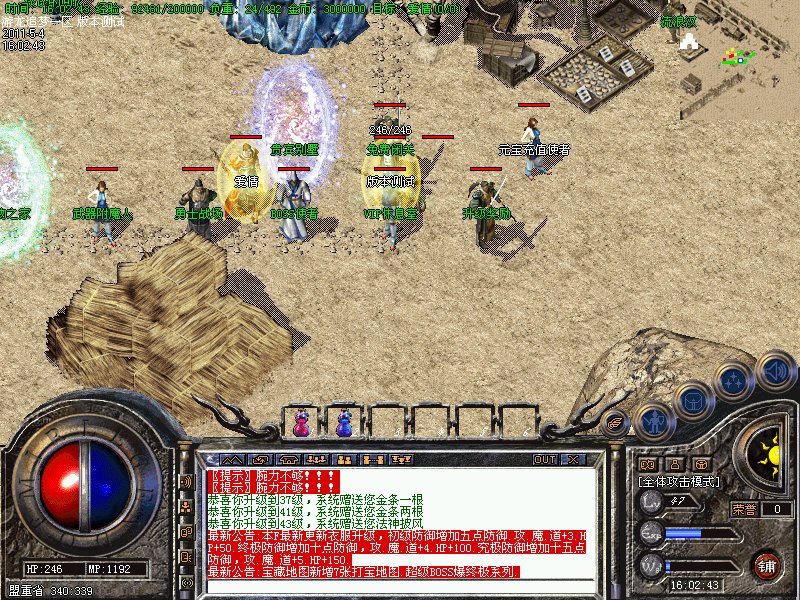Click the OUT button above chat
The height and width of the screenshot is (600, 800).
coord(544,460)
